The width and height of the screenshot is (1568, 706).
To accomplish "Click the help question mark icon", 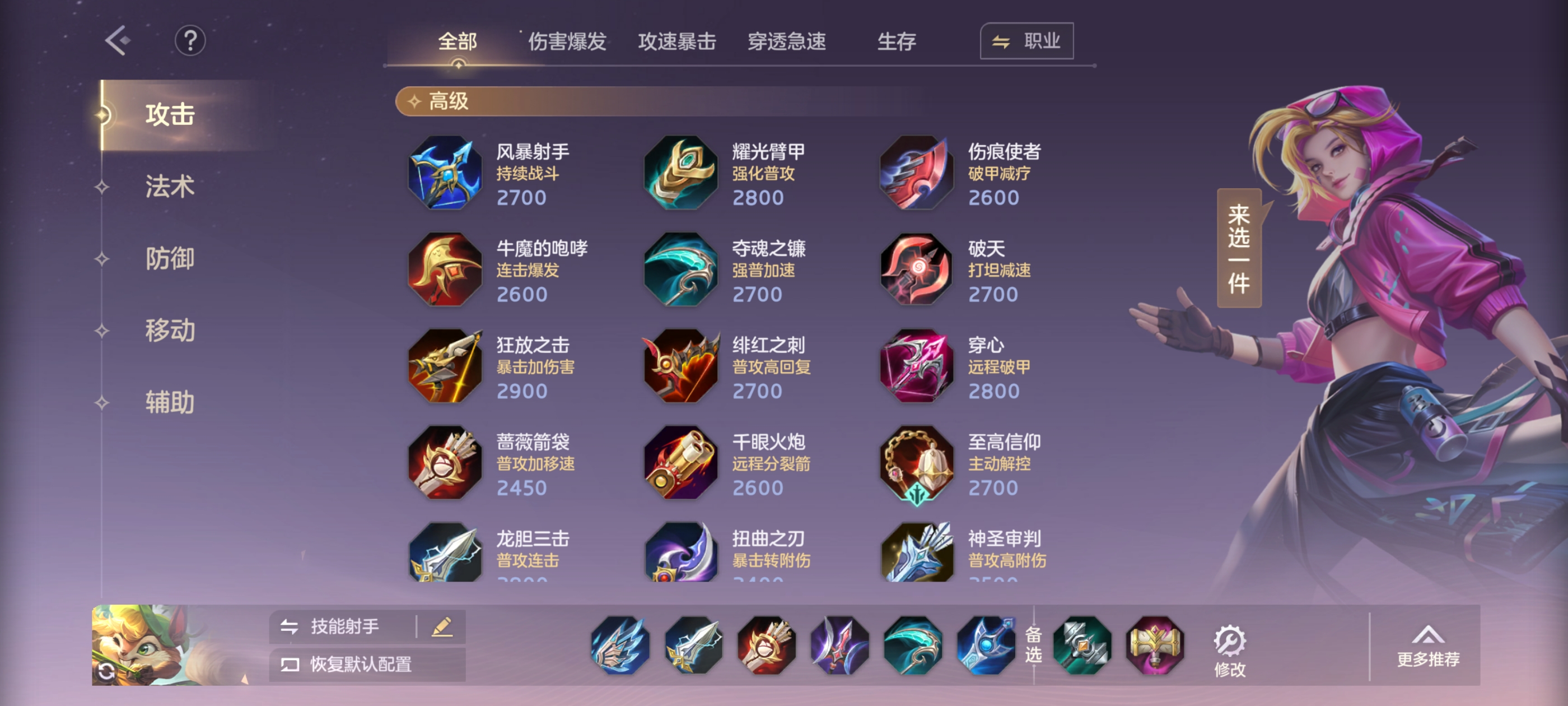I will (x=190, y=41).
